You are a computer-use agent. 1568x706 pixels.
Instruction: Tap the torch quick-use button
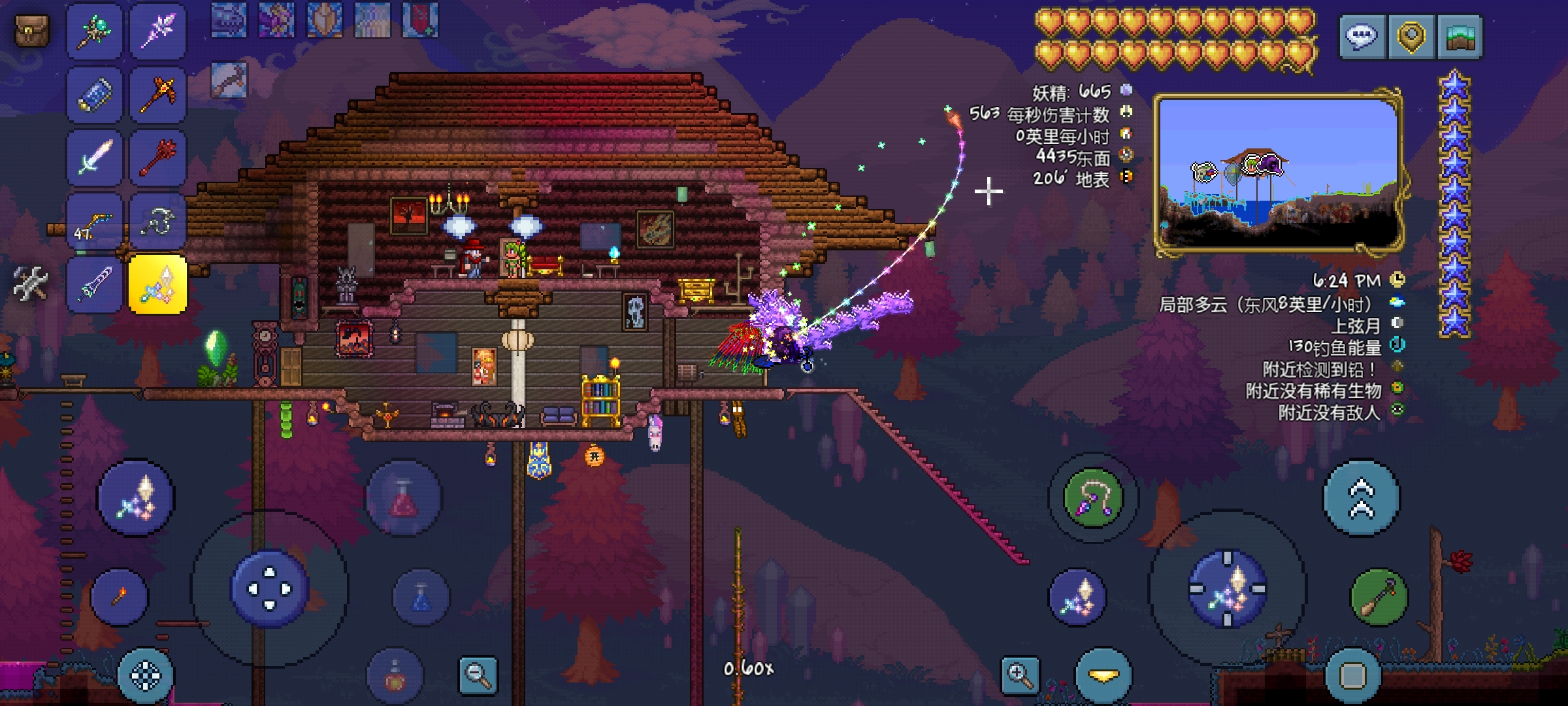120,596
